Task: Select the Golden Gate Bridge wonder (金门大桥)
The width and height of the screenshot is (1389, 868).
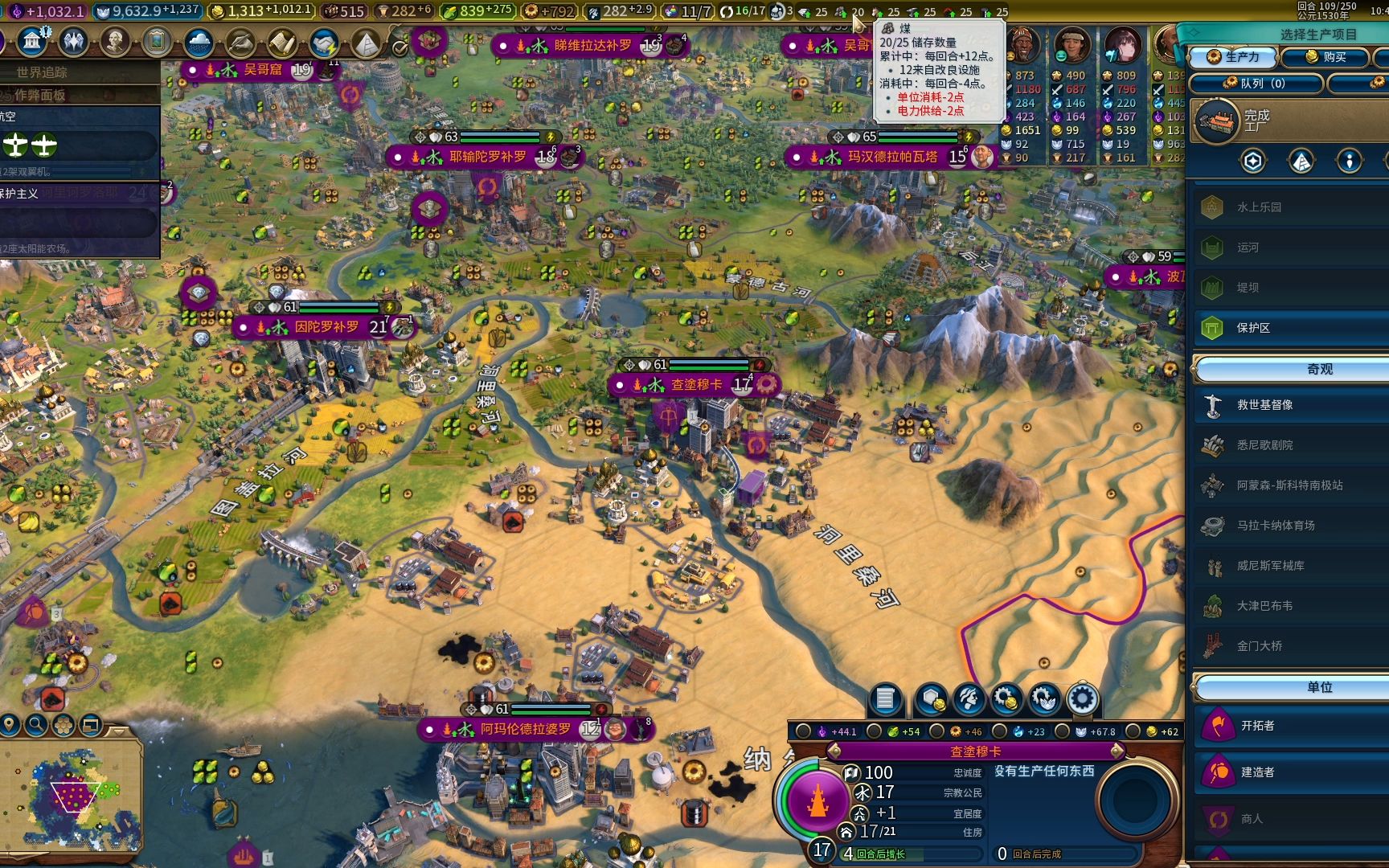Action: tap(1260, 646)
